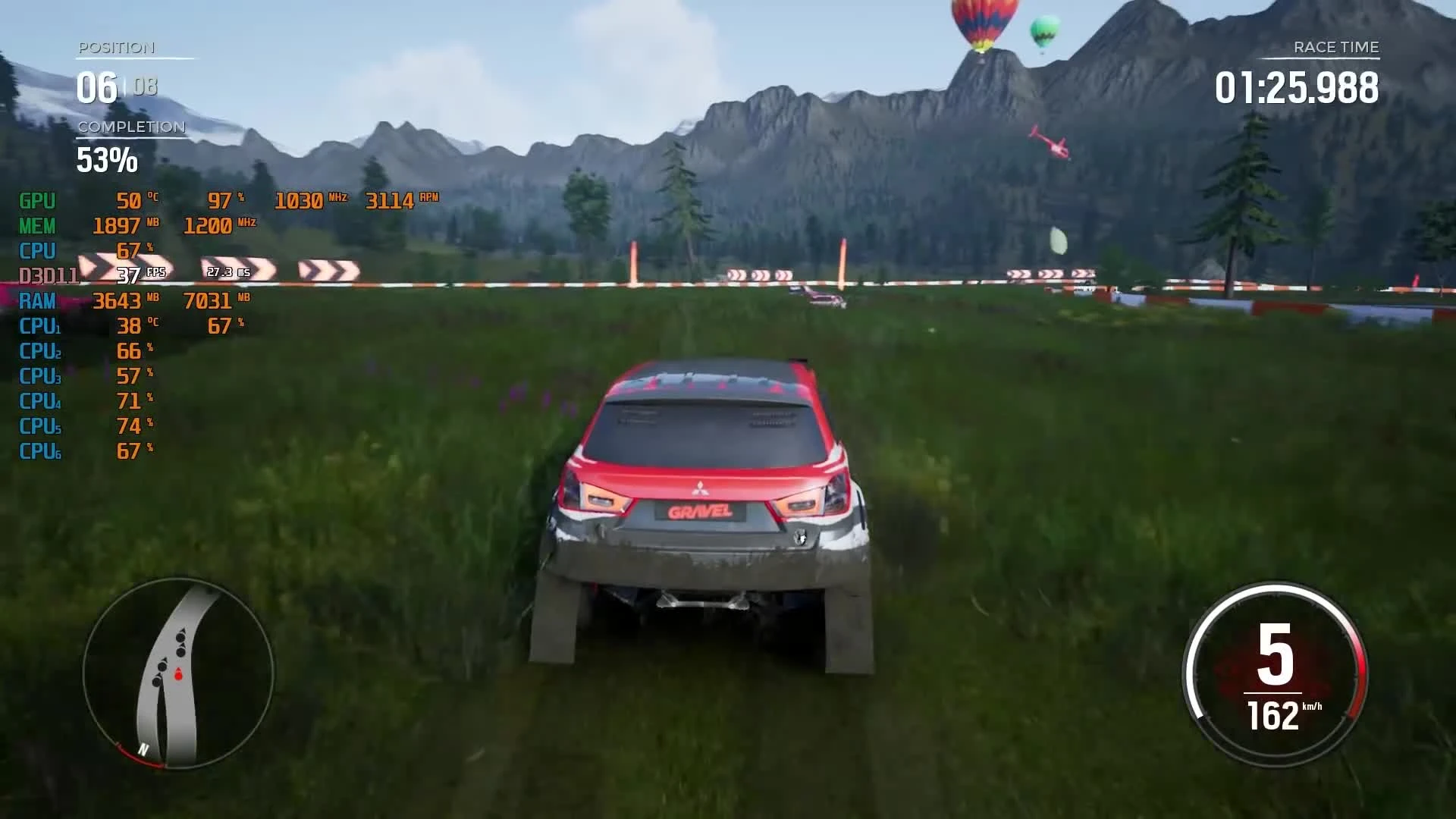
Task: Click the 162 km/h speed readout
Action: pos(1274,713)
